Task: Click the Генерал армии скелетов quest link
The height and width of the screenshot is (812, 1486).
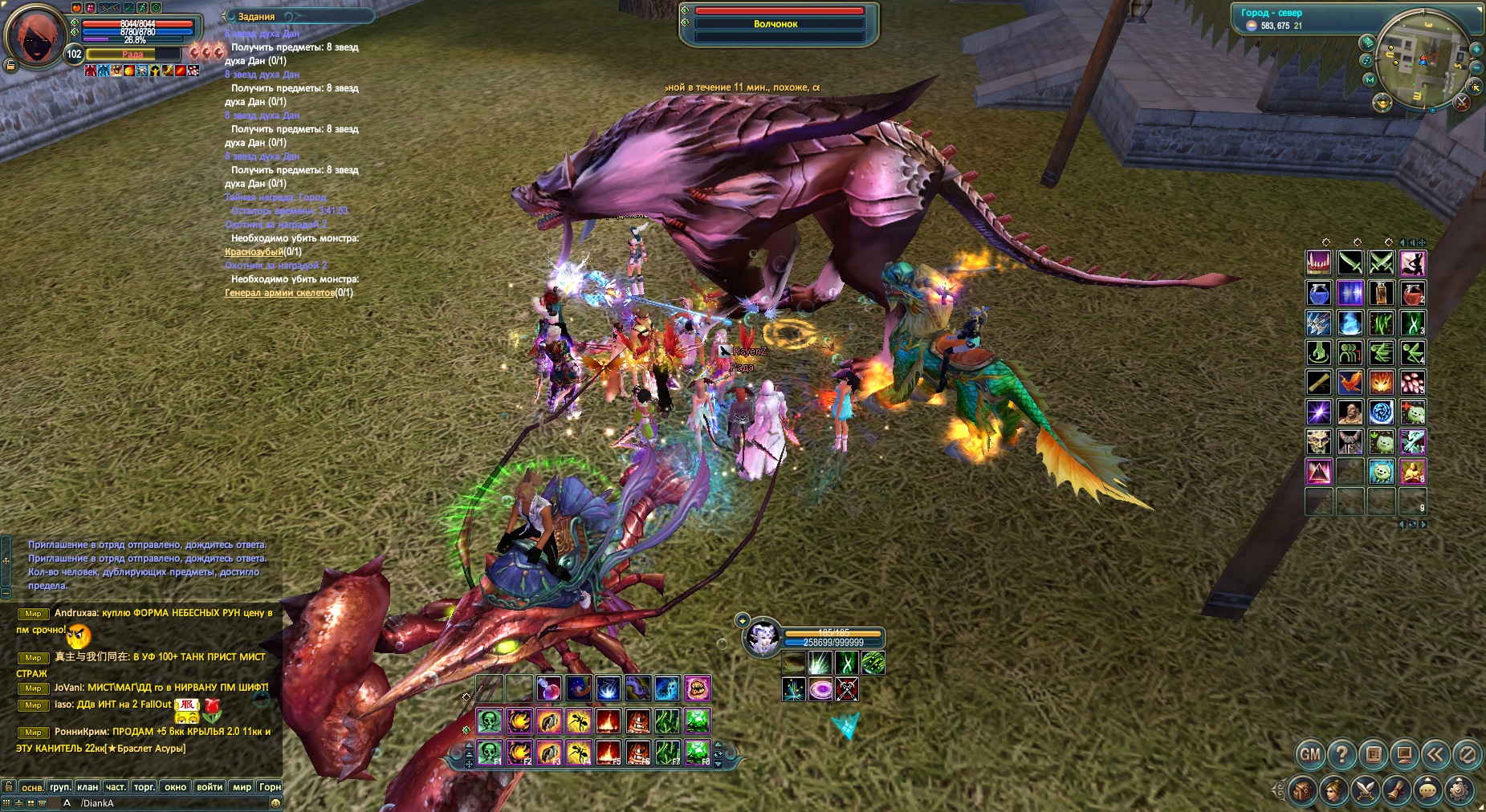Action: click(x=279, y=293)
